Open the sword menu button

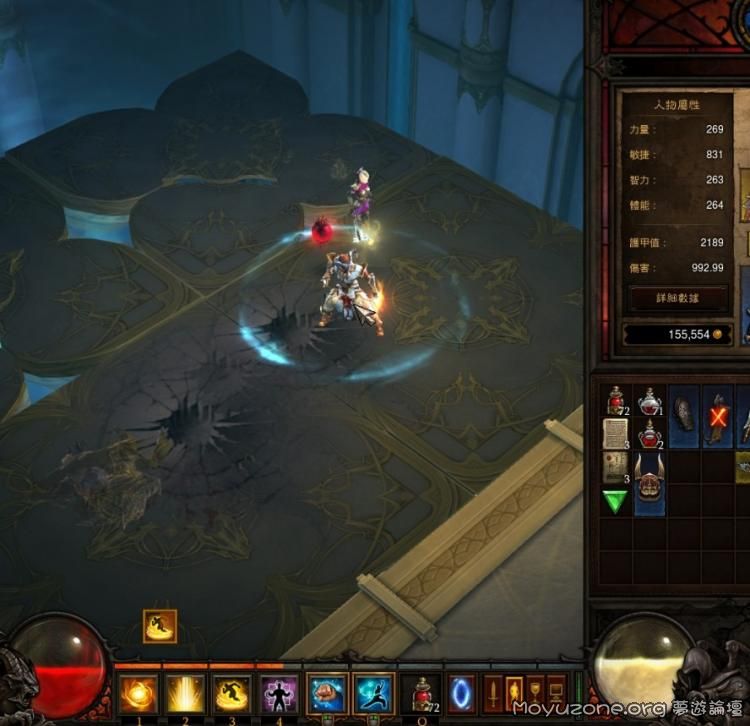[x=494, y=692]
